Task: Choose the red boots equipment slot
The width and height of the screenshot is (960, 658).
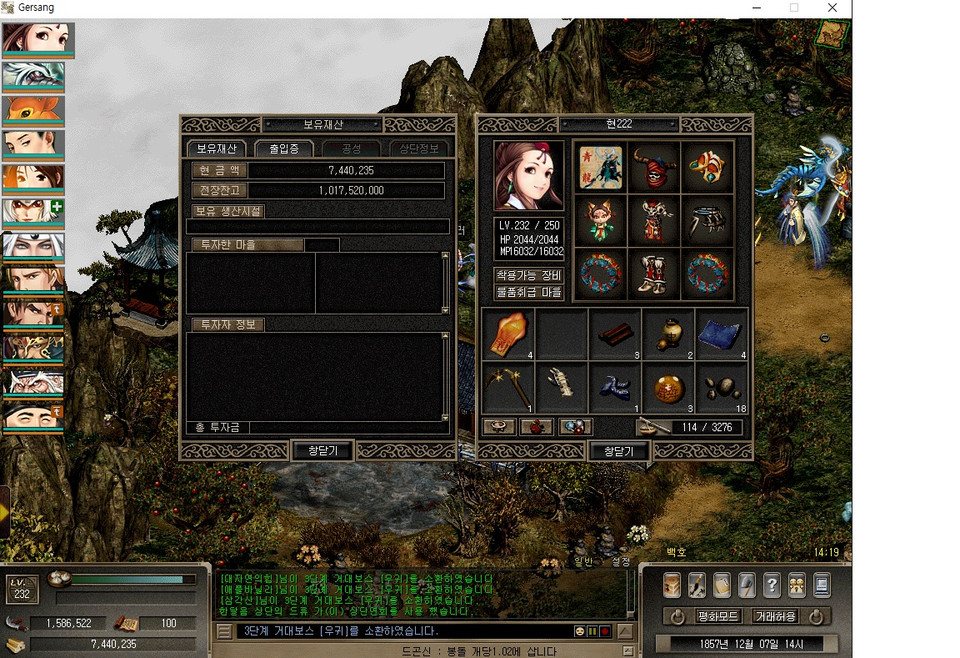Action: coord(654,273)
